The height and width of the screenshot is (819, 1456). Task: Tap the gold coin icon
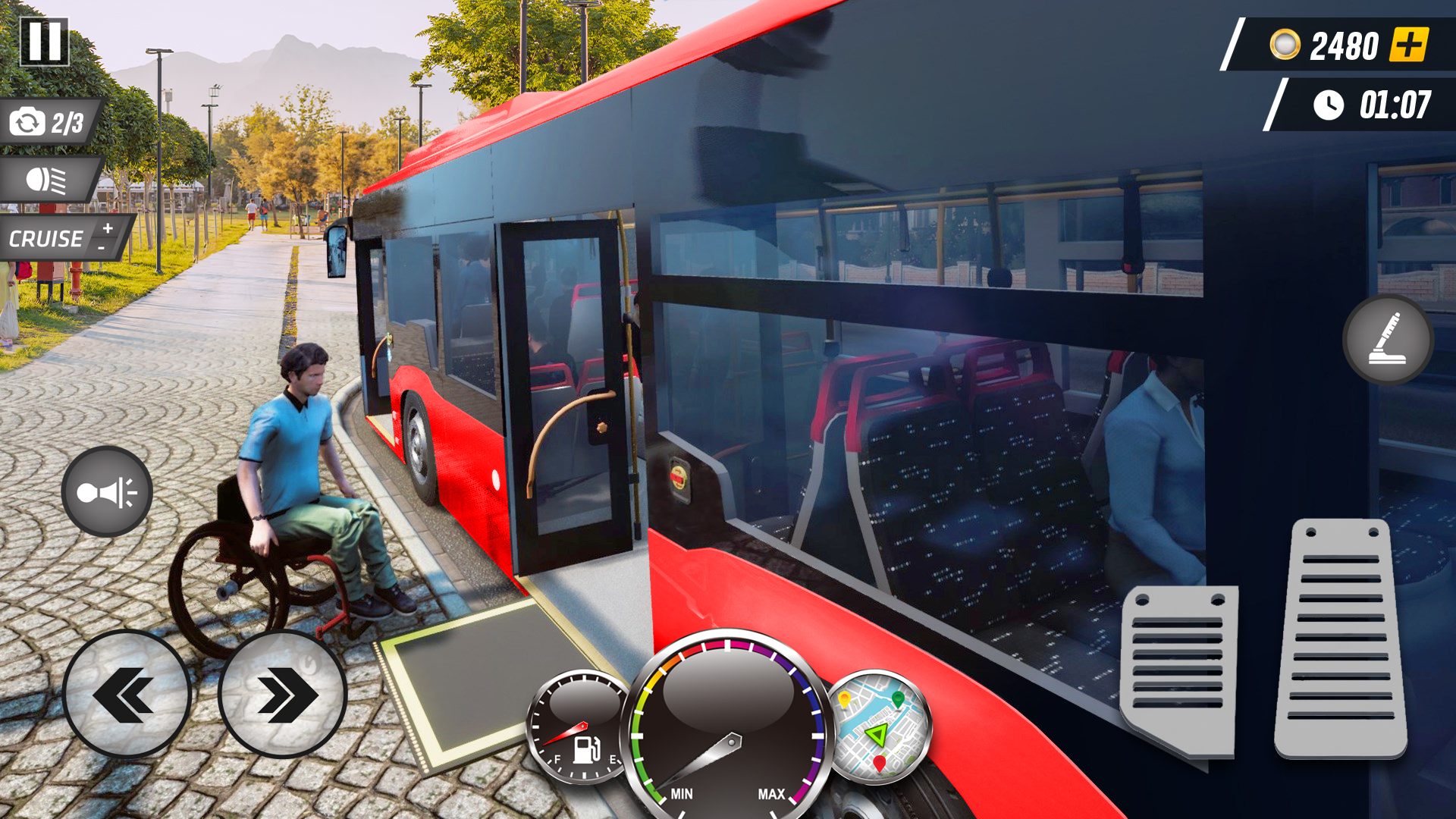click(1285, 45)
